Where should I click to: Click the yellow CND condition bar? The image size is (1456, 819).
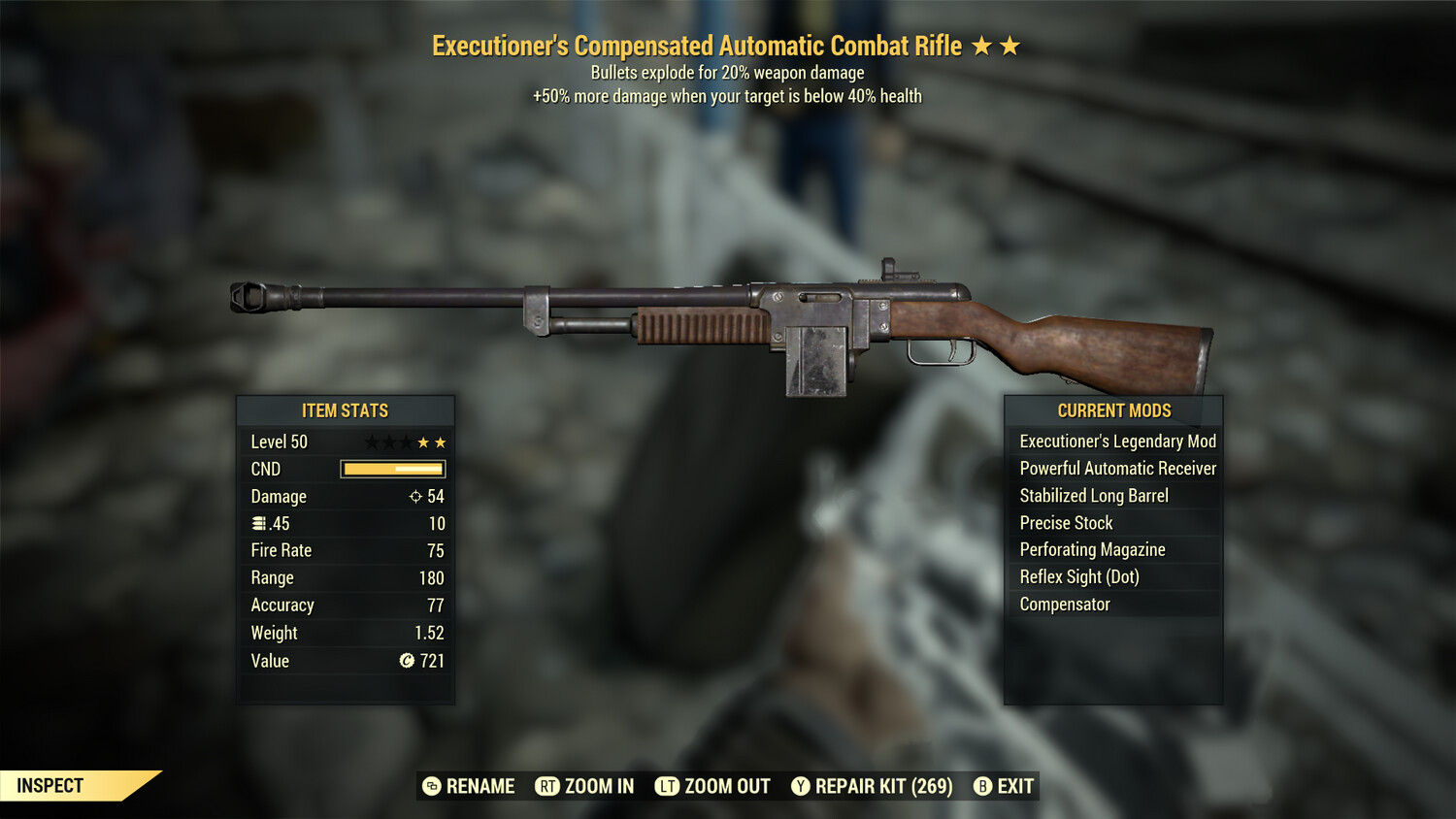[x=392, y=469]
